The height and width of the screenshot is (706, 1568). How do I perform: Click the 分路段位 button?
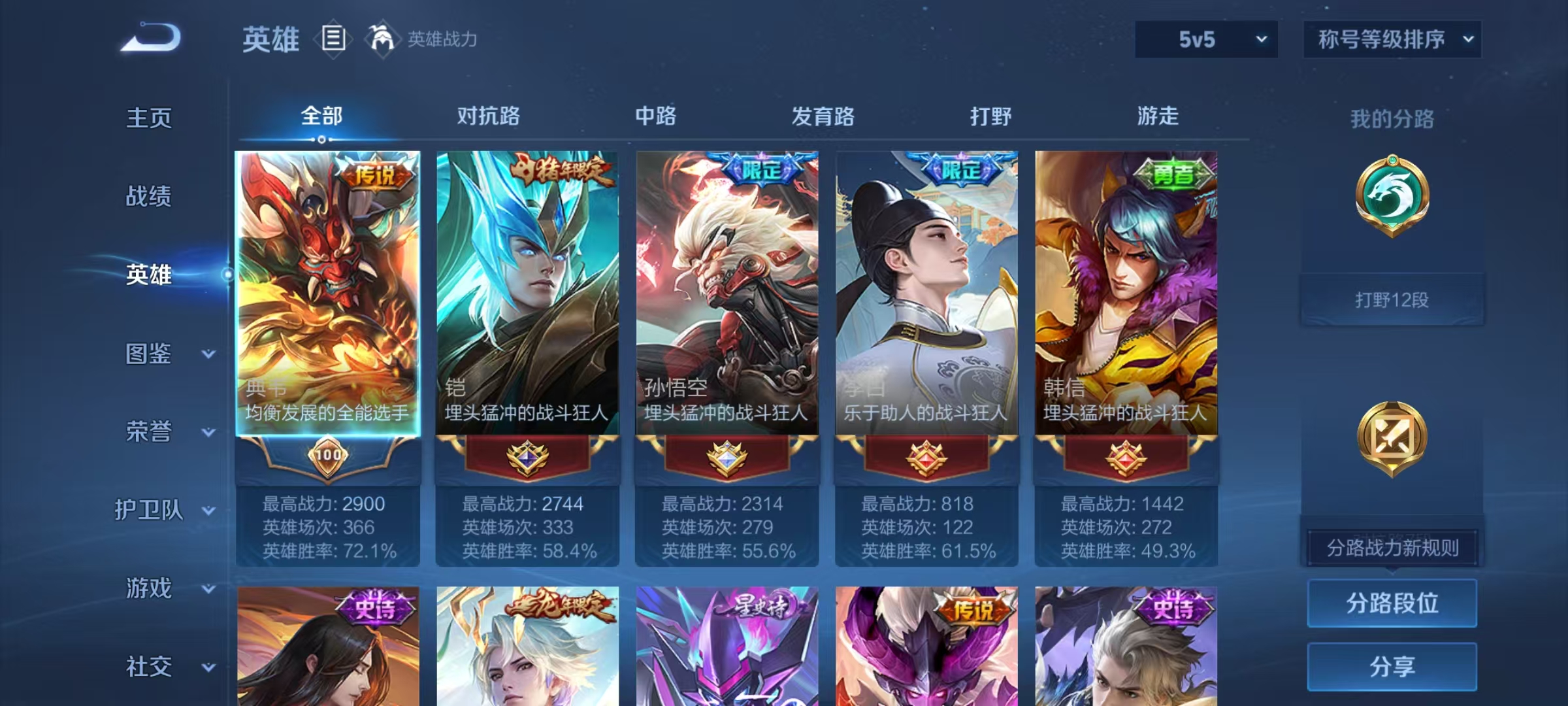pos(1392,603)
